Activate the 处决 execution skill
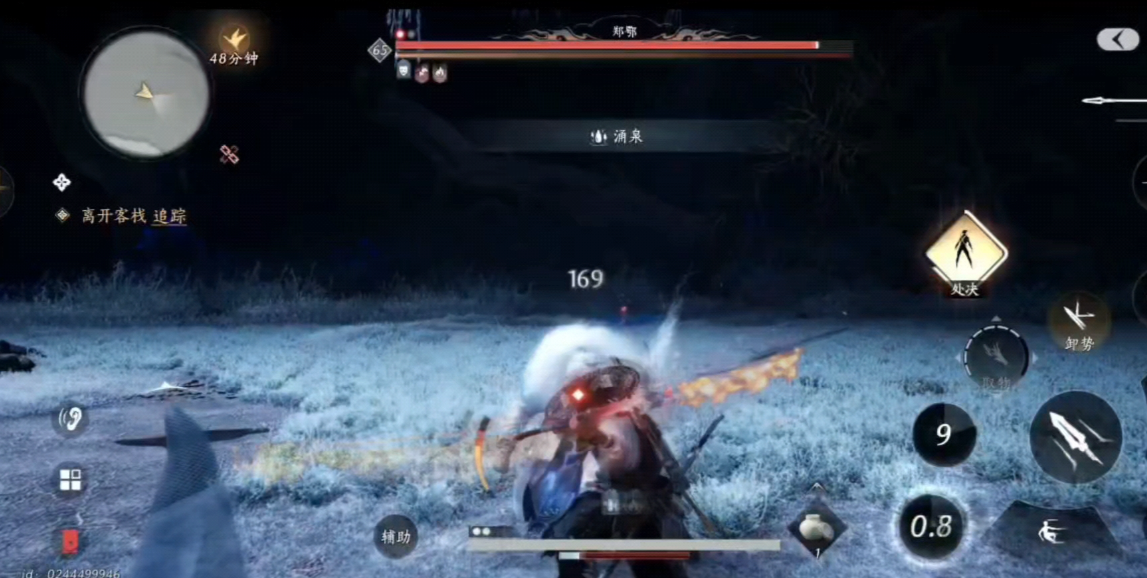1147x578 pixels. coord(965,250)
